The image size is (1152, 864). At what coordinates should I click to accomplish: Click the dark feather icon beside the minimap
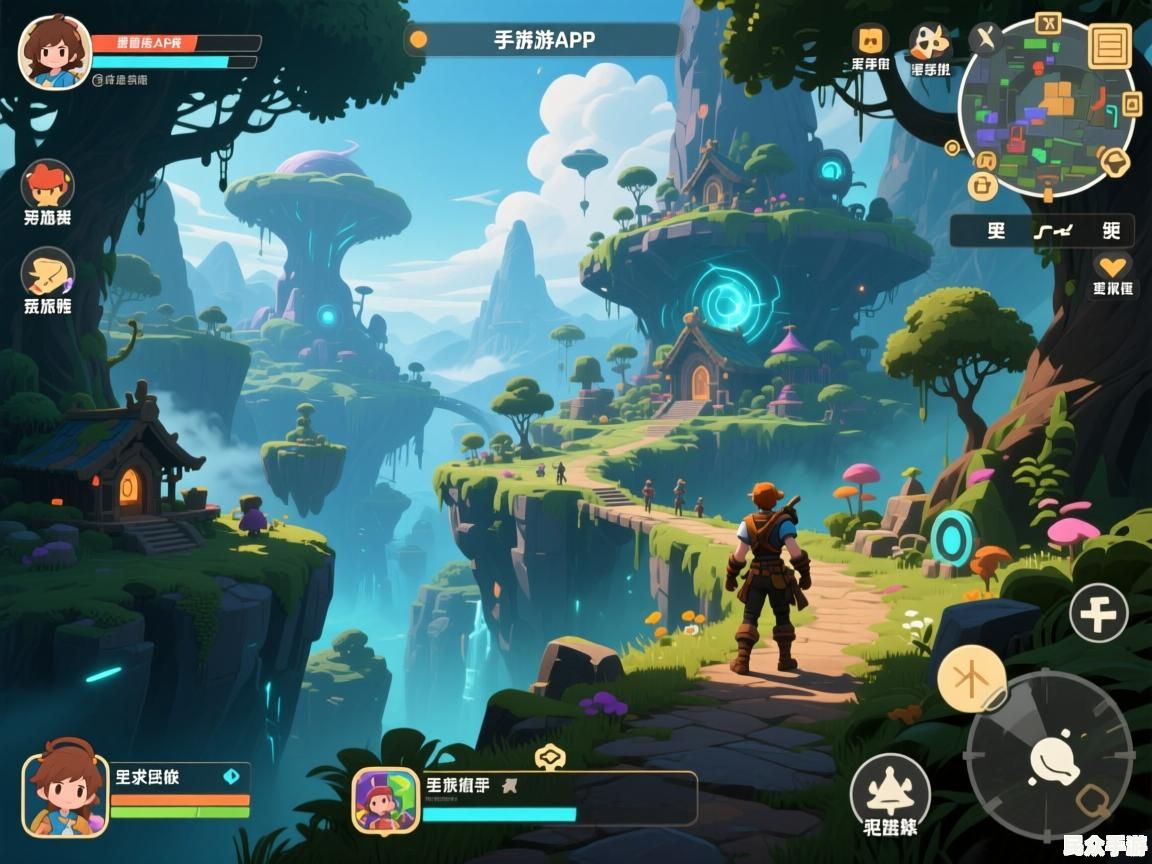pos(986,40)
